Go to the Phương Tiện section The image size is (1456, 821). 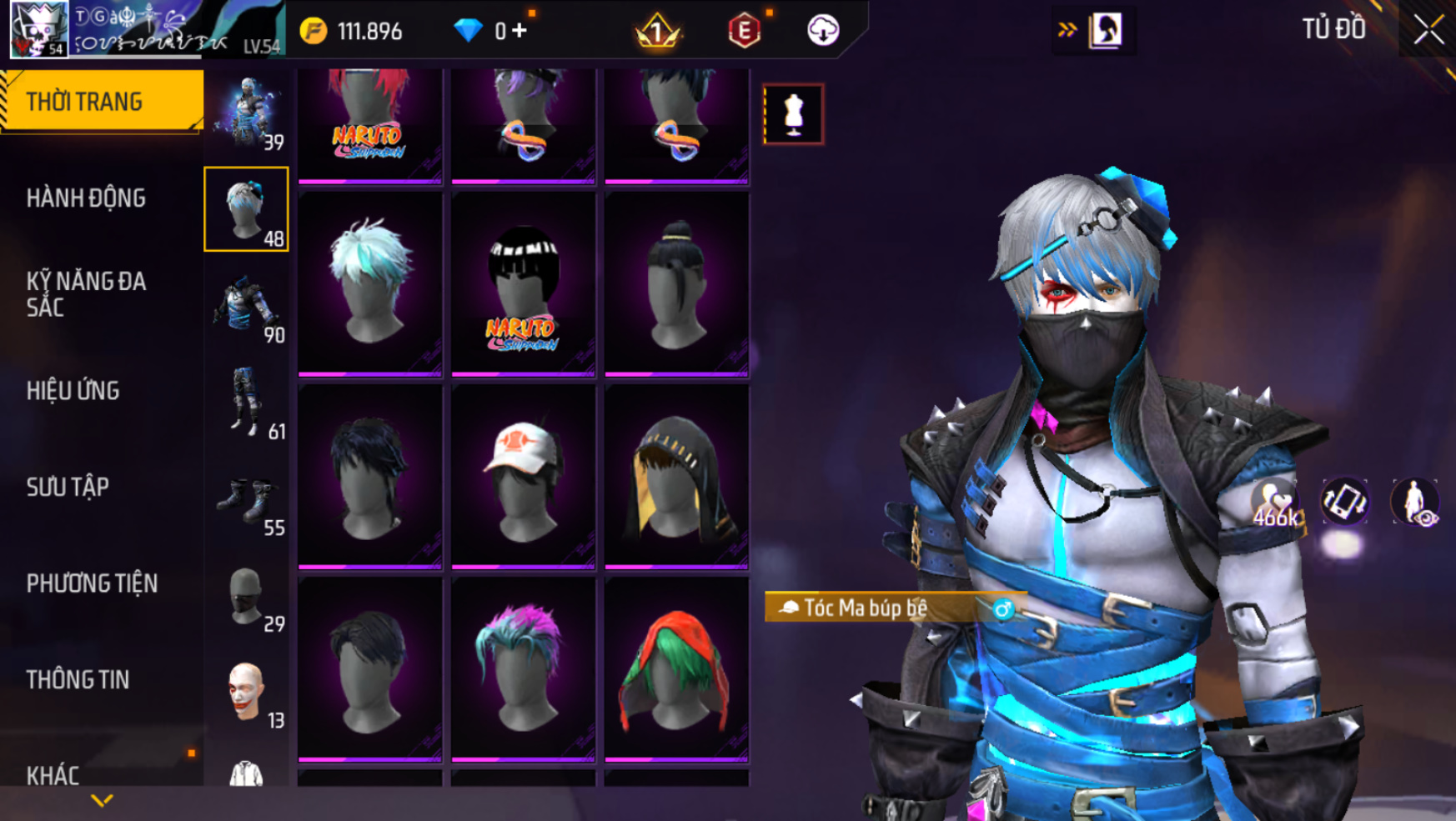point(92,583)
